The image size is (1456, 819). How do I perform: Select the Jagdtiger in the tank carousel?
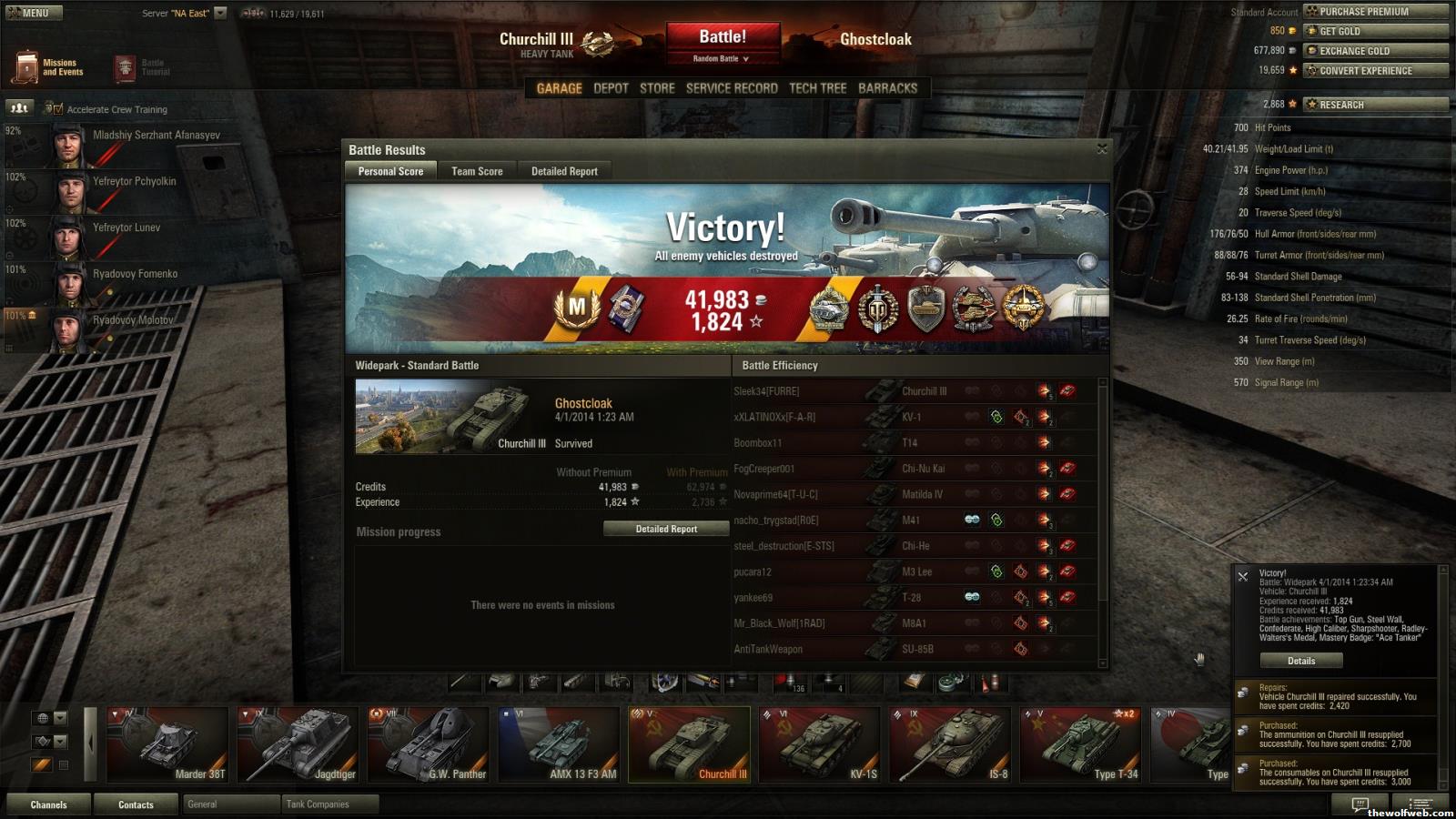click(x=299, y=744)
